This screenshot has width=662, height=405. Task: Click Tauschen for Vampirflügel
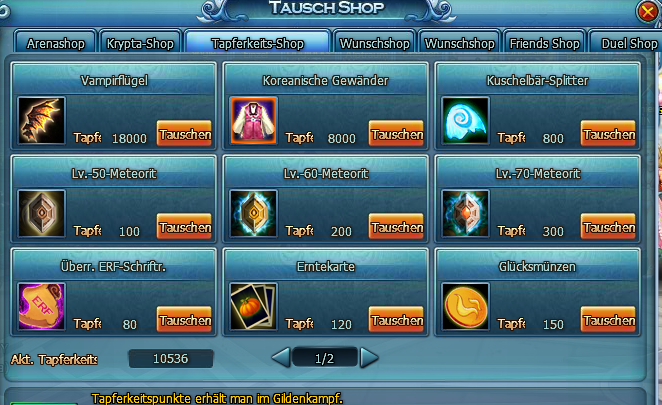click(x=184, y=134)
